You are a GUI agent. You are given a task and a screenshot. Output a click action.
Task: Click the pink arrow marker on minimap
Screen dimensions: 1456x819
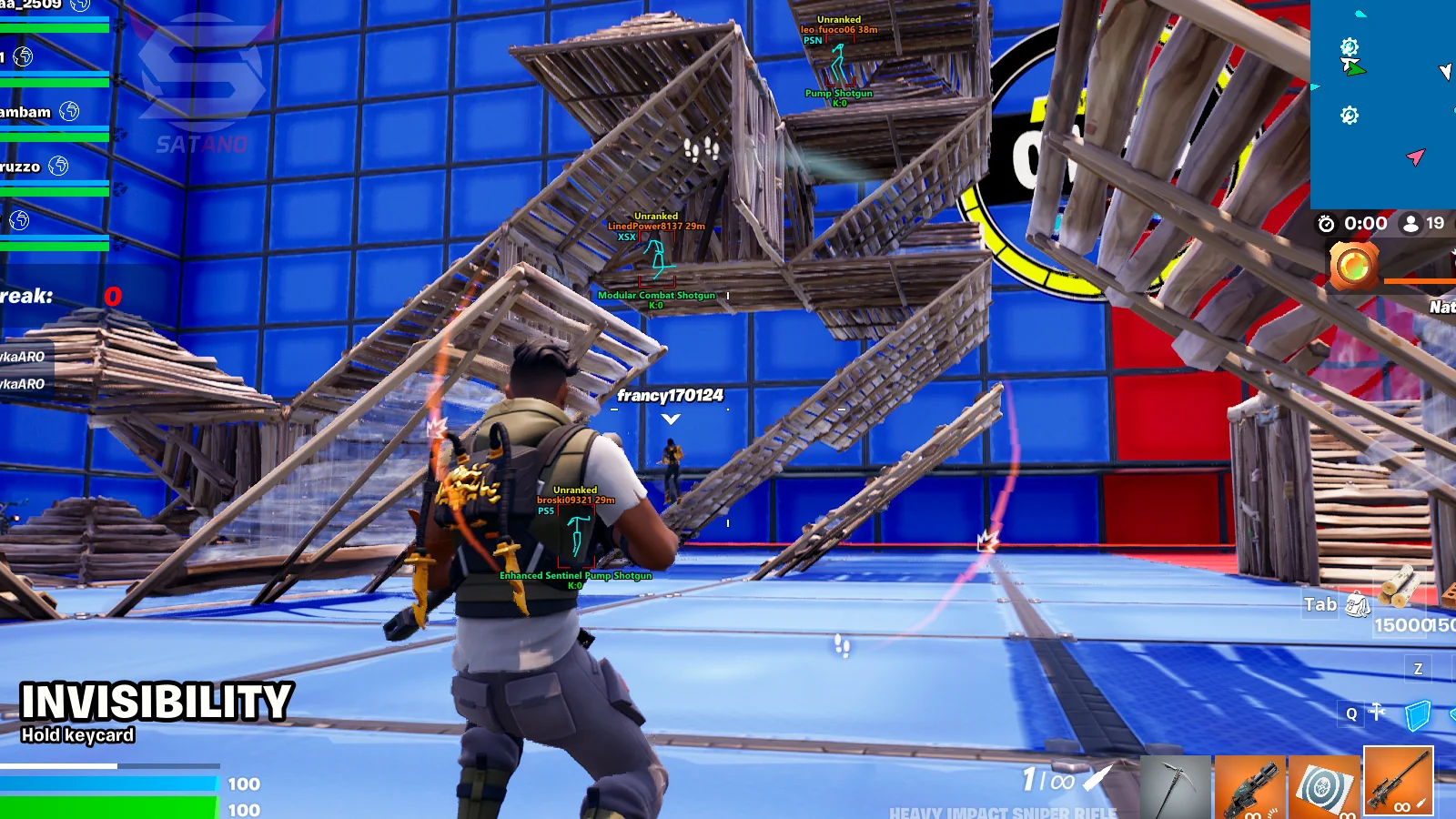[x=1415, y=157]
